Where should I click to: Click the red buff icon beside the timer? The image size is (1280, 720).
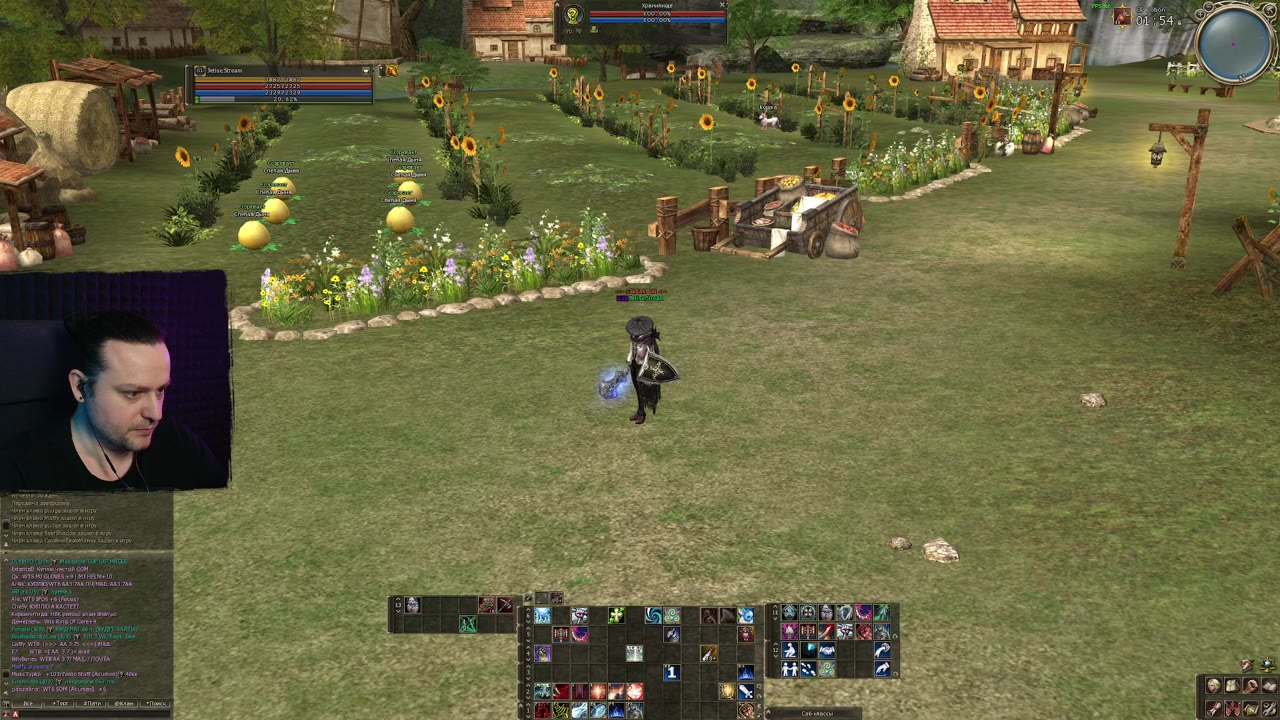pos(1122,17)
